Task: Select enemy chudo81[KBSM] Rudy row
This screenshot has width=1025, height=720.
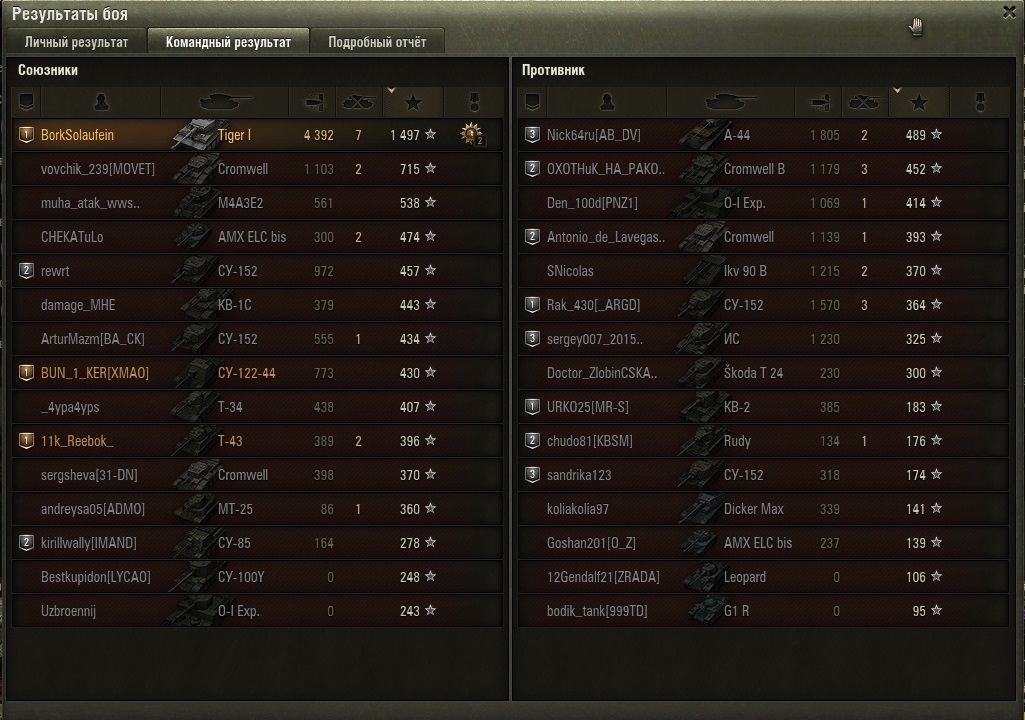Action: tap(763, 441)
